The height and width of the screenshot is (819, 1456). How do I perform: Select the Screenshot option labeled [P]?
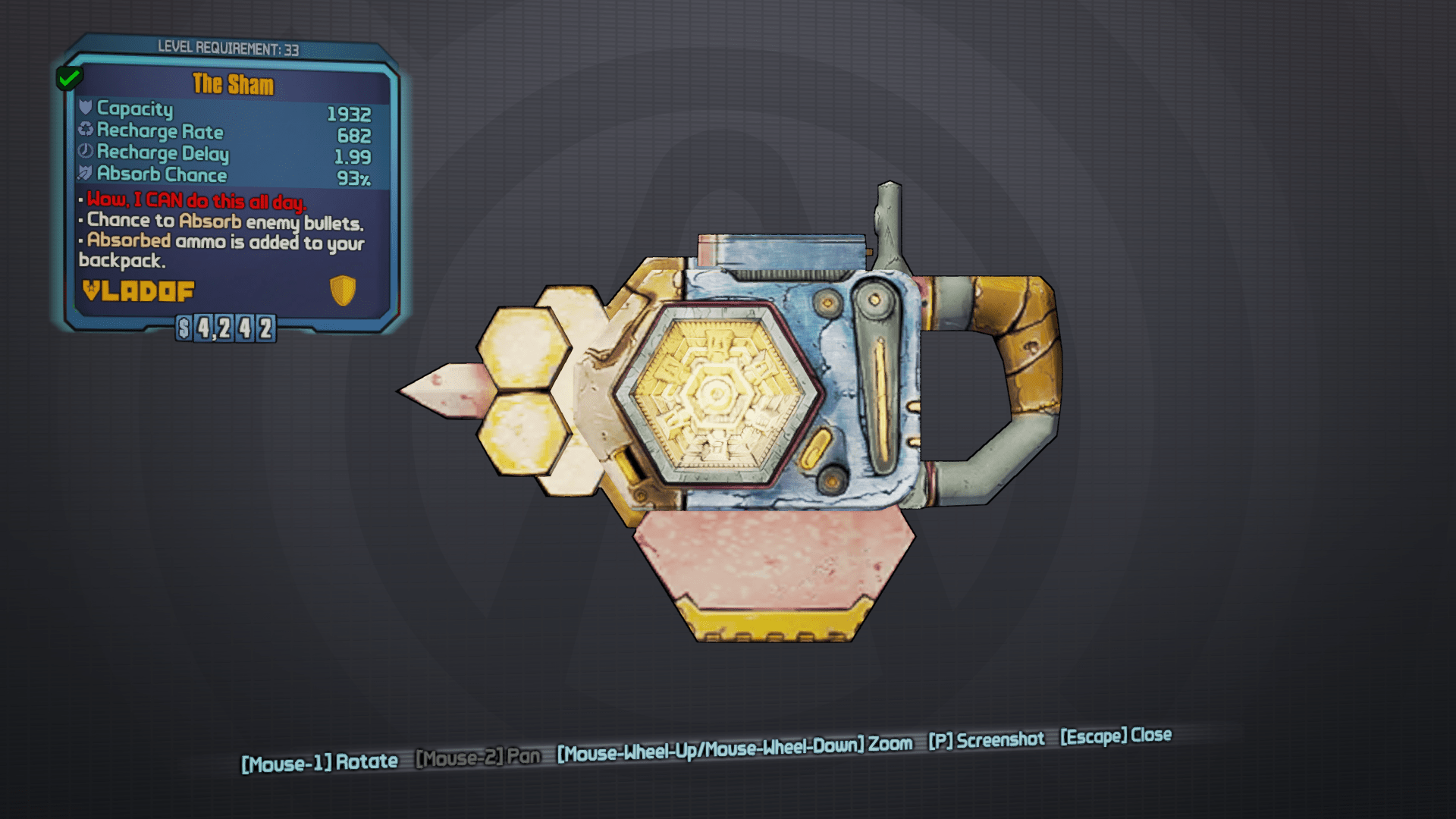pos(986,740)
